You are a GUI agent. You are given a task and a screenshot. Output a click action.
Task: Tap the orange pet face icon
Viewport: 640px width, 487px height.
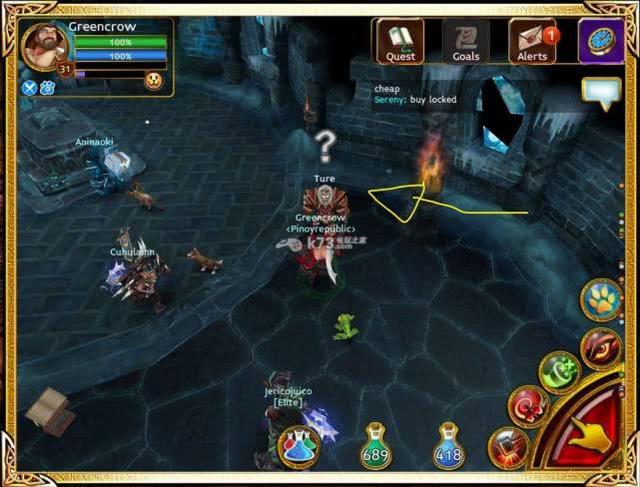153,81
